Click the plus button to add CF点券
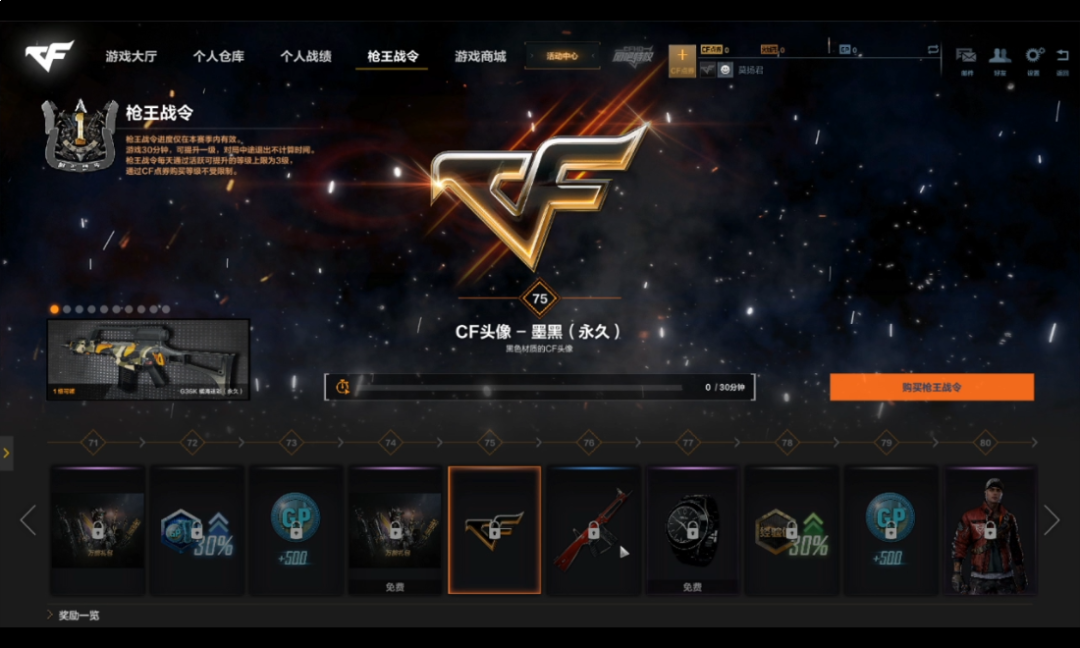Viewport: 1080px width, 648px height. click(682, 57)
